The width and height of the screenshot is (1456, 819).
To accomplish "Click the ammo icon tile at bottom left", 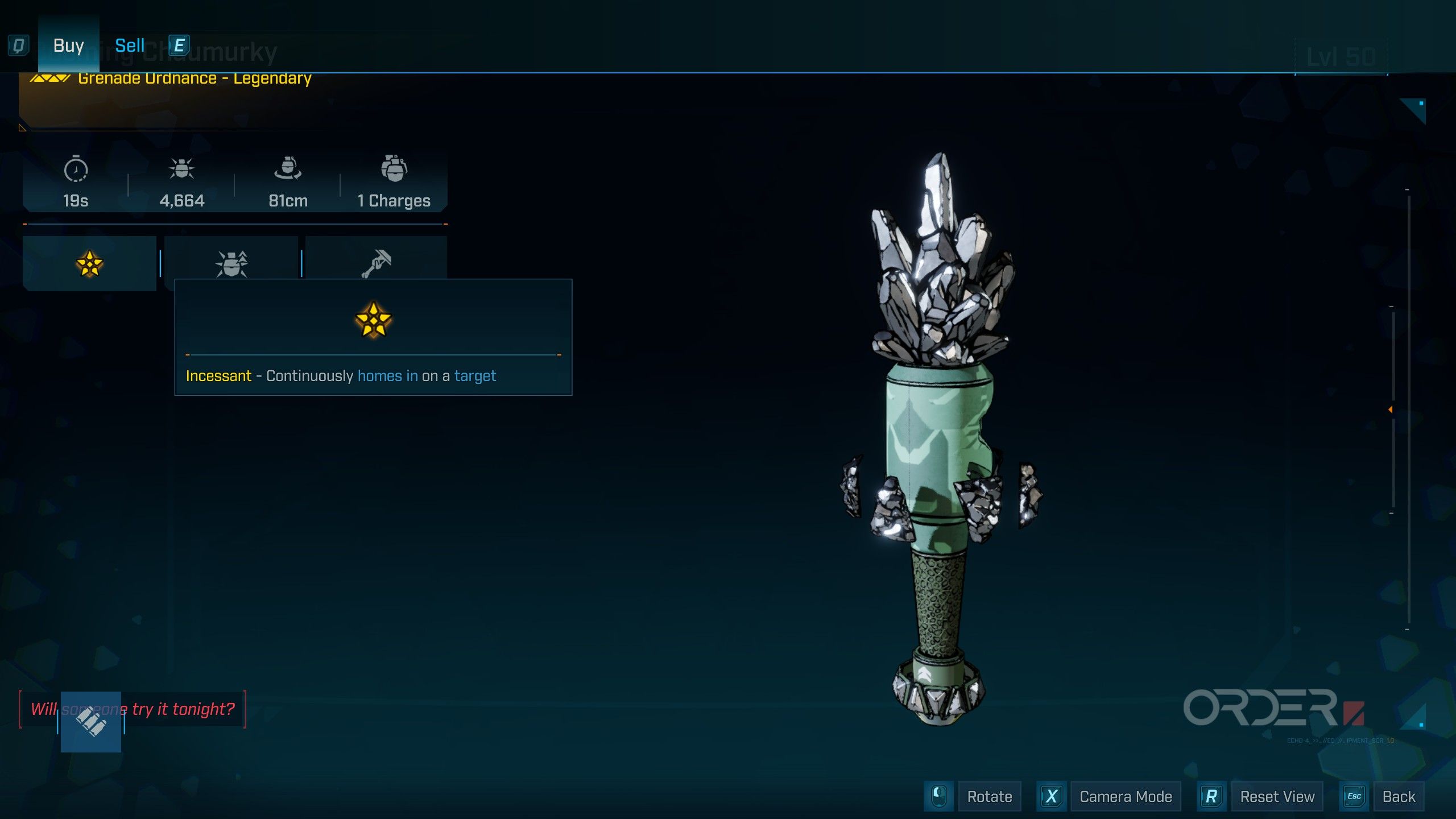I will (x=91, y=722).
